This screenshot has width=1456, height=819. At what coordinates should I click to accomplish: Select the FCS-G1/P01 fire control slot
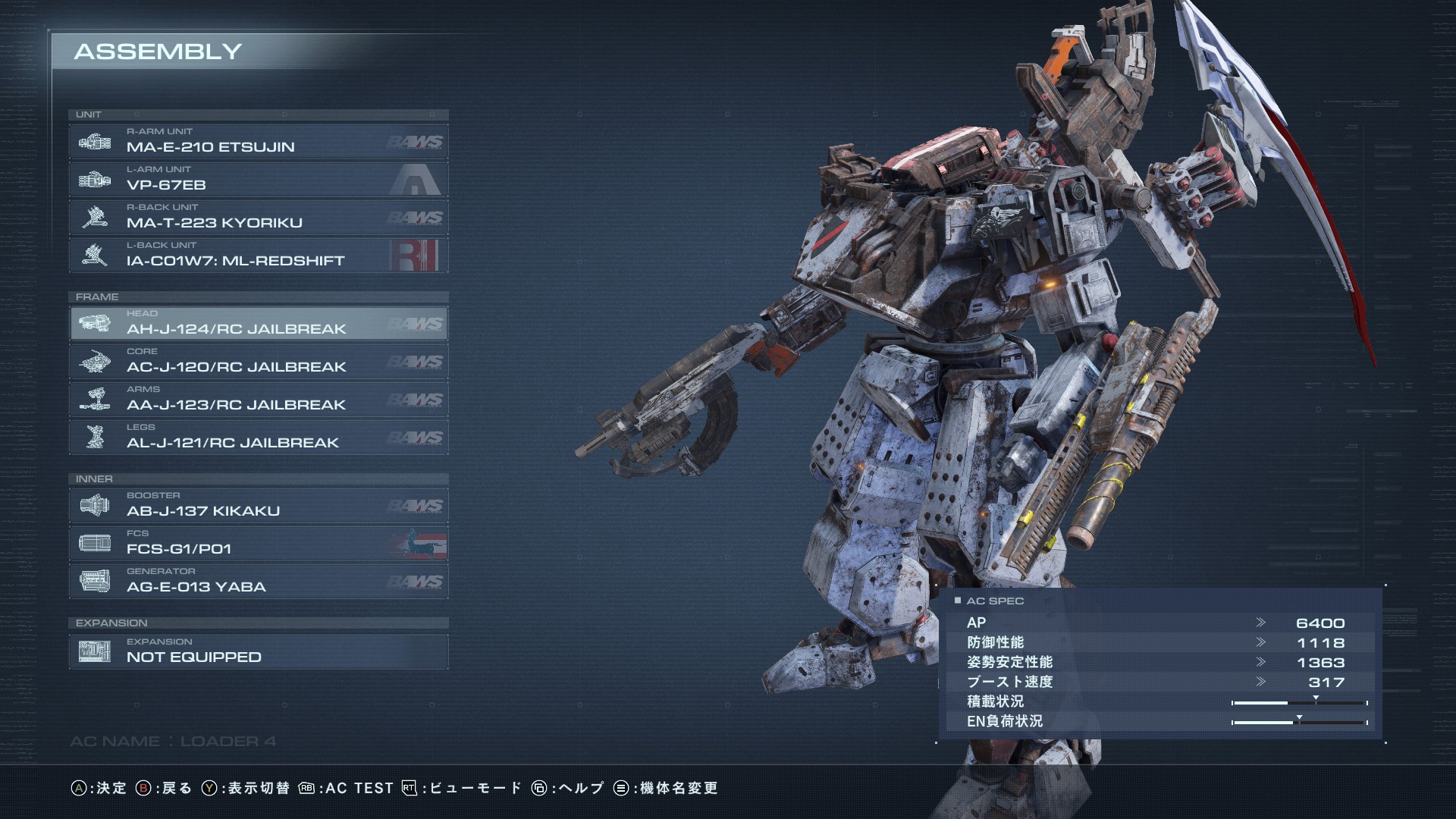coord(258,544)
